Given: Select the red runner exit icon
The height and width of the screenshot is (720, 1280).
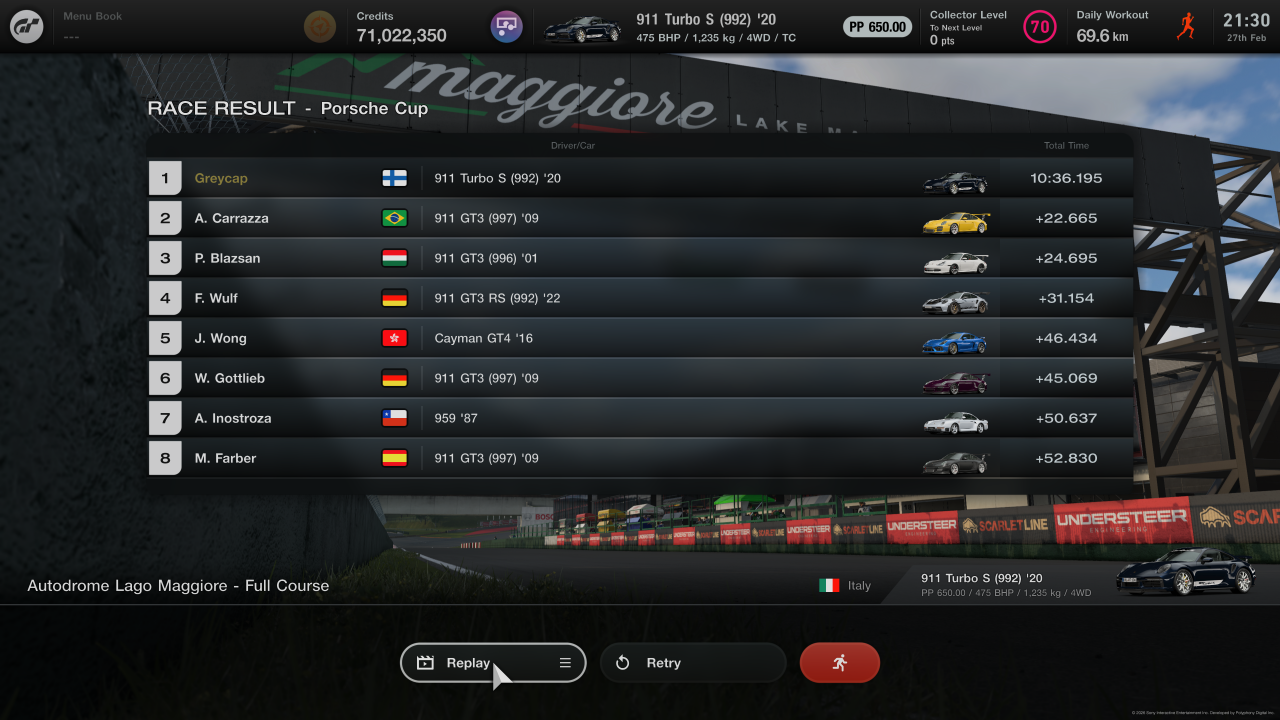Looking at the screenshot, I should pos(839,662).
